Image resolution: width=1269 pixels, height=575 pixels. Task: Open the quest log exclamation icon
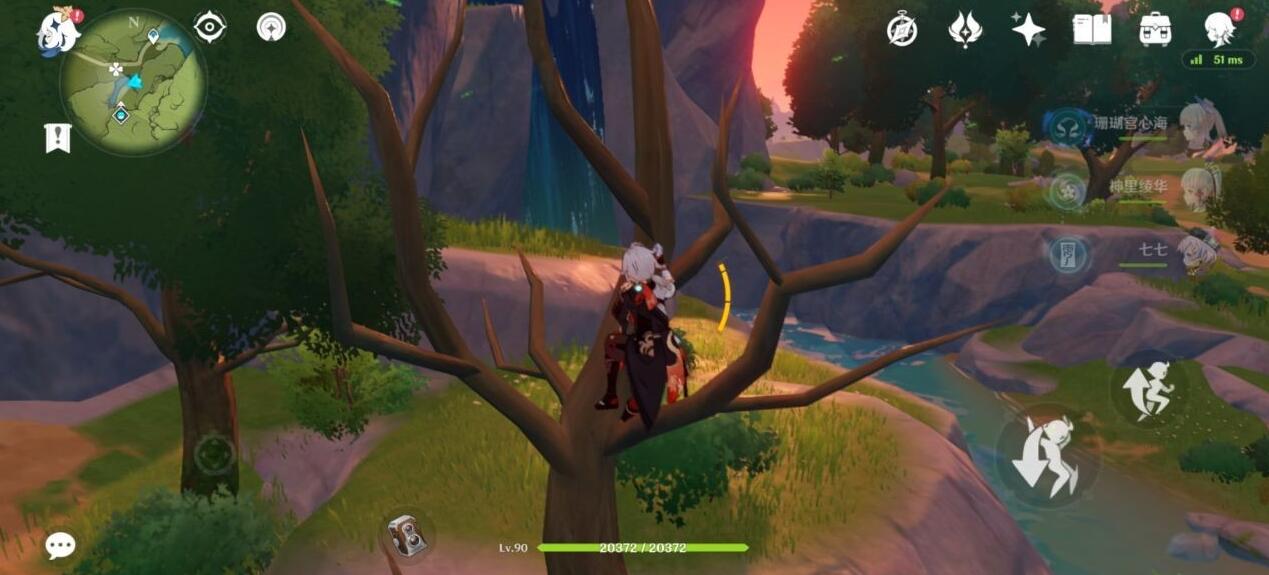click(x=58, y=137)
